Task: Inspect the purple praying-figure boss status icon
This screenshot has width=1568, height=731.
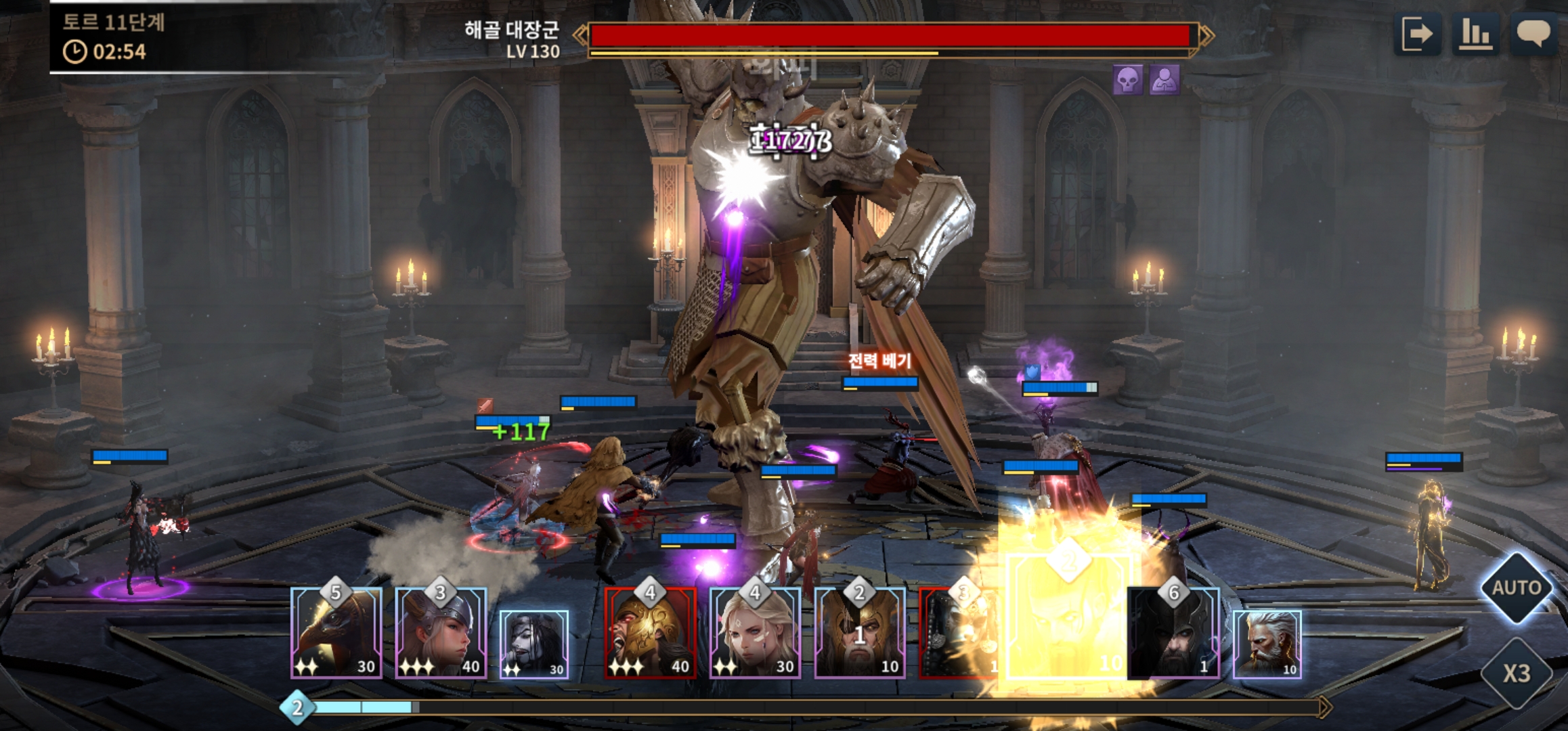Action: 1164,80
